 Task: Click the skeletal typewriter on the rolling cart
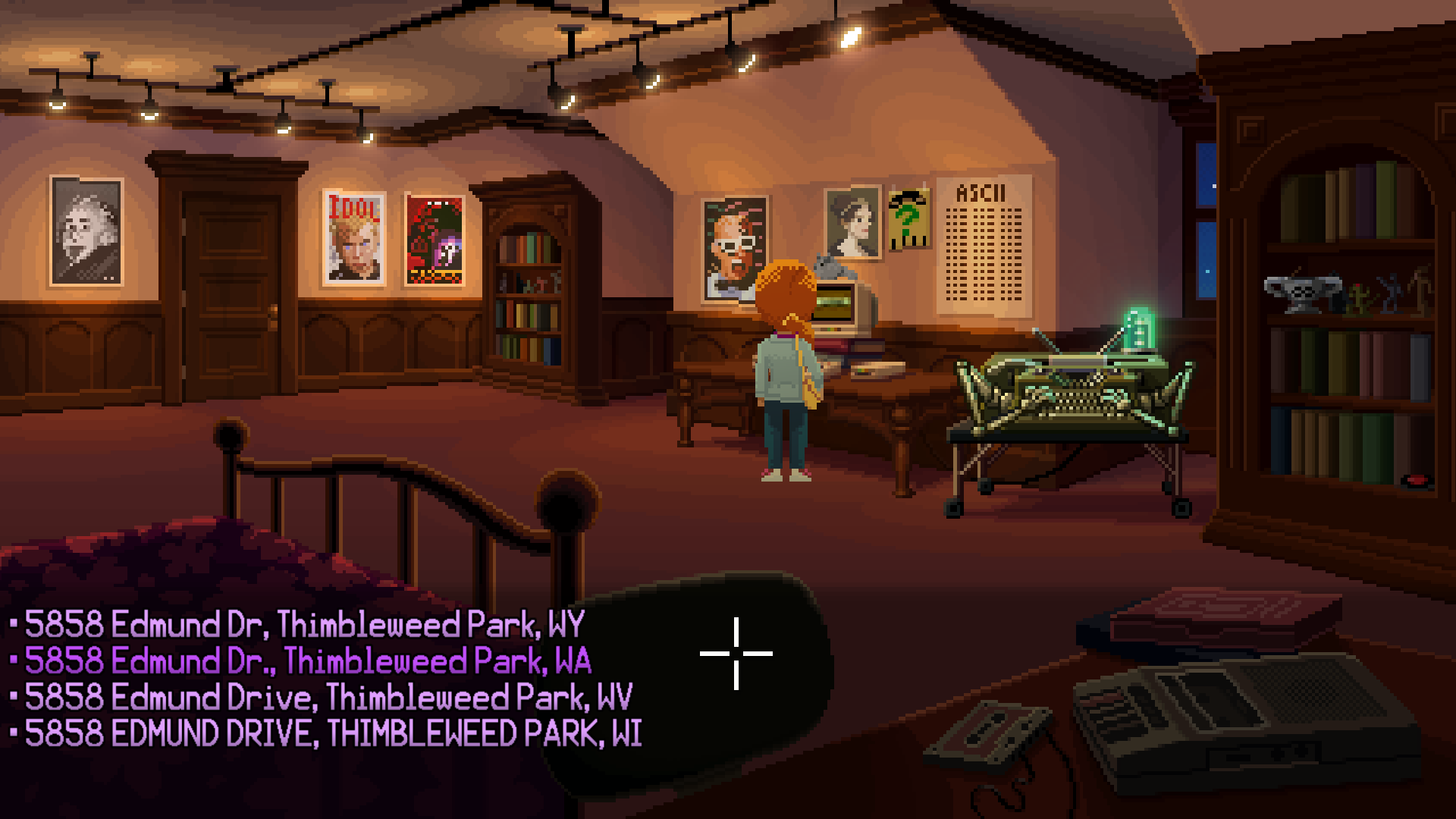pos(1069,394)
